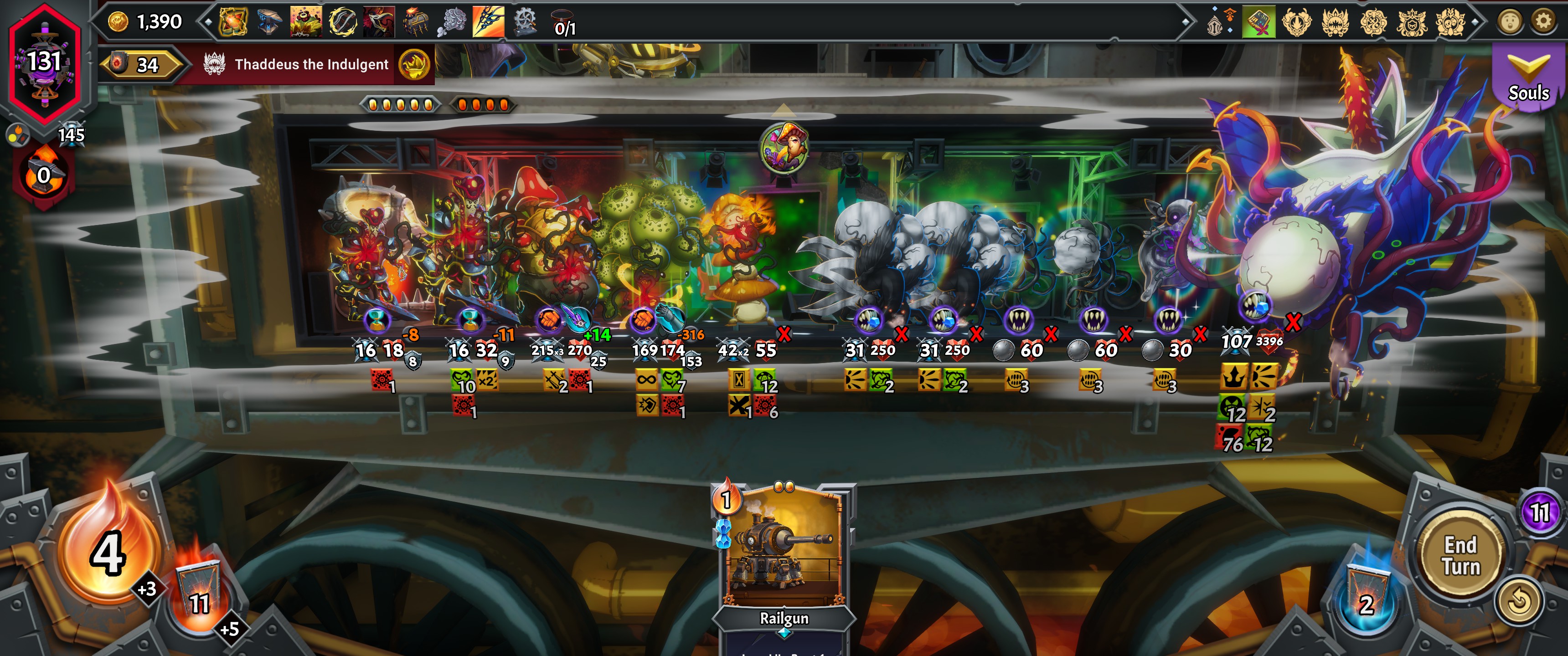Screen dimensions: 1568x656
Task: Inspect the flower bear artifact icon
Action: point(305,22)
